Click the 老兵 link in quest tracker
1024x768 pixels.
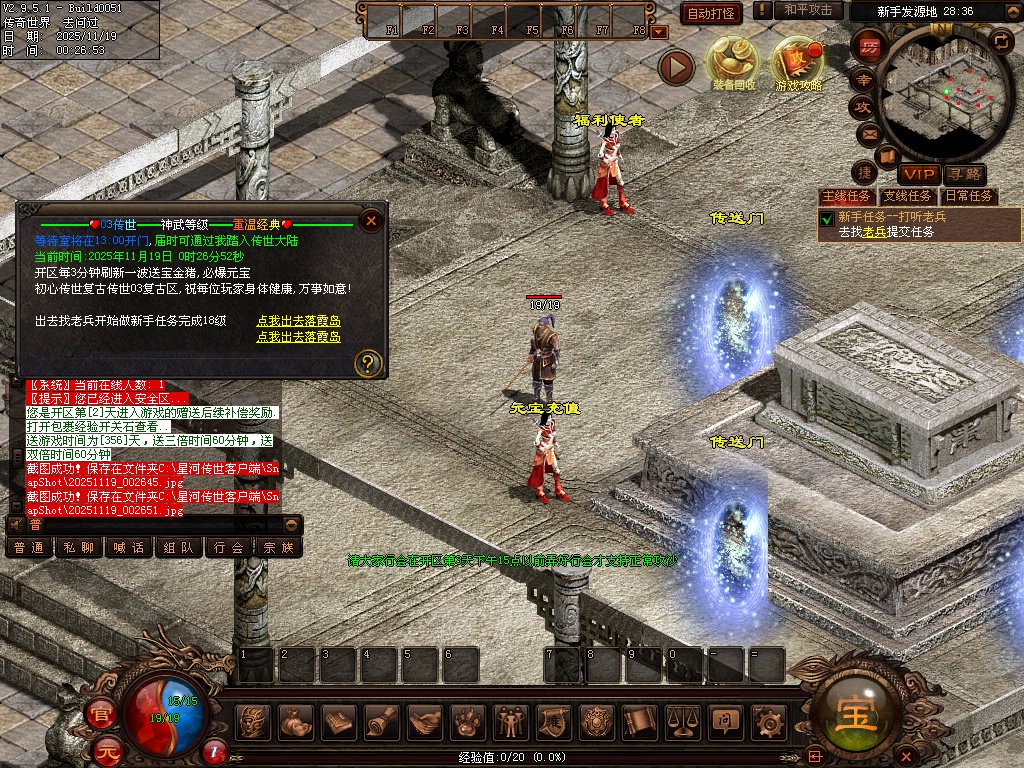[875, 232]
